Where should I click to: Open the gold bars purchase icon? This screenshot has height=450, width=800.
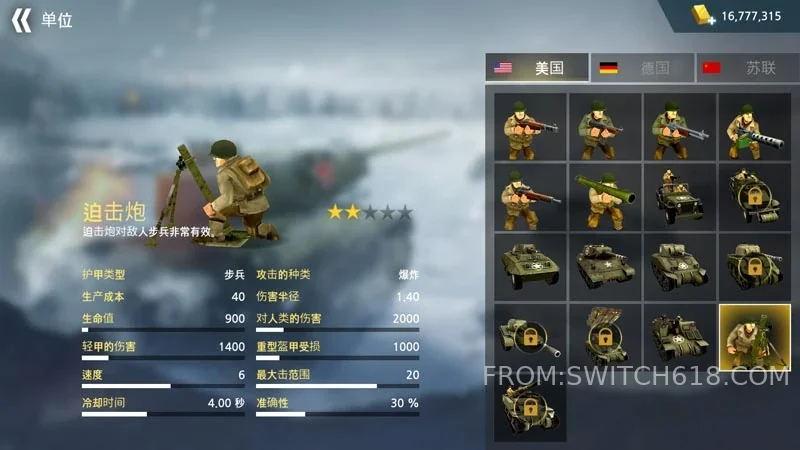point(705,15)
